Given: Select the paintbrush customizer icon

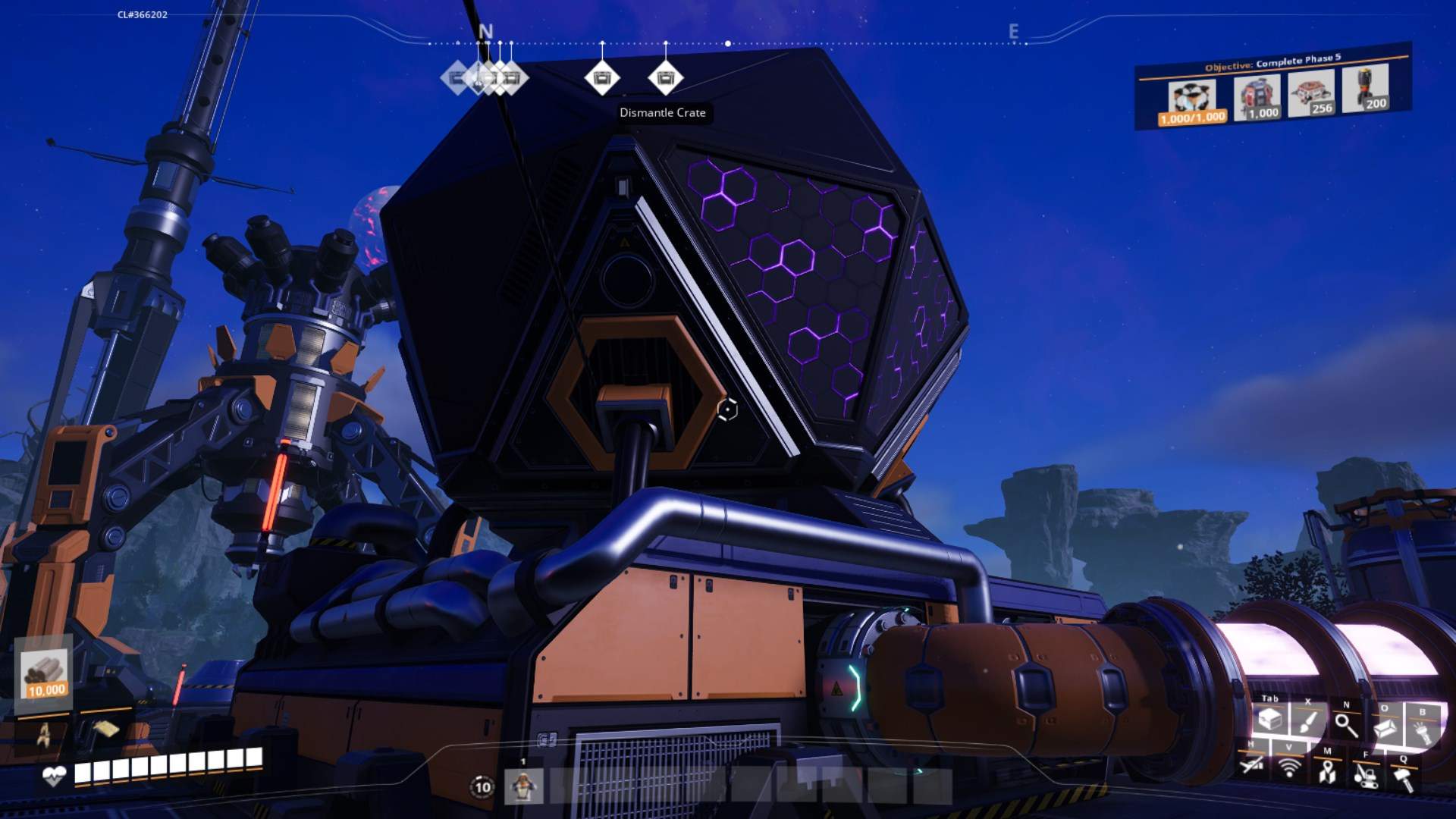Looking at the screenshot, I should click(1307, 723).
